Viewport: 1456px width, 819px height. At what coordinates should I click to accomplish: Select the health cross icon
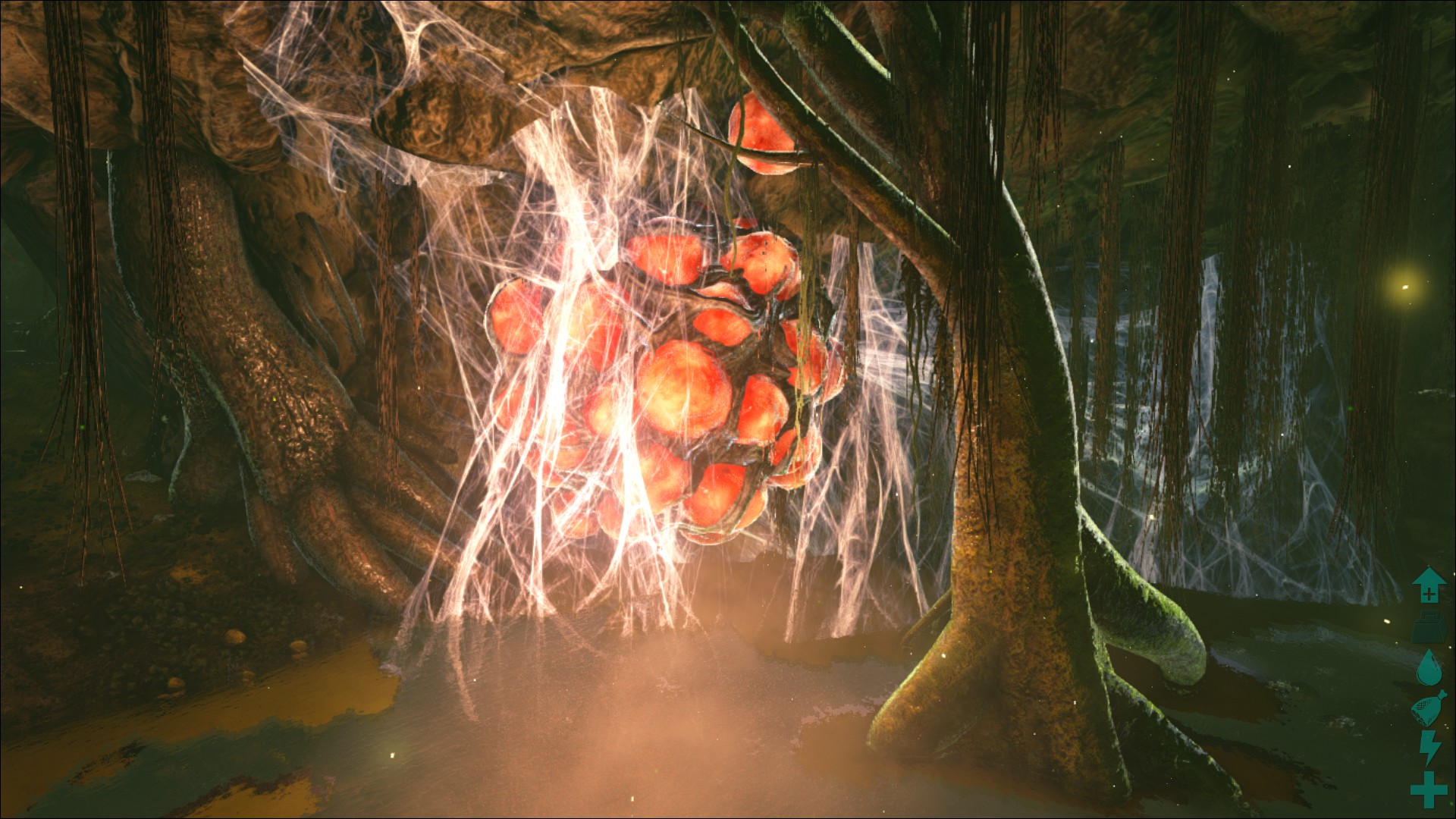point(1429,789)
